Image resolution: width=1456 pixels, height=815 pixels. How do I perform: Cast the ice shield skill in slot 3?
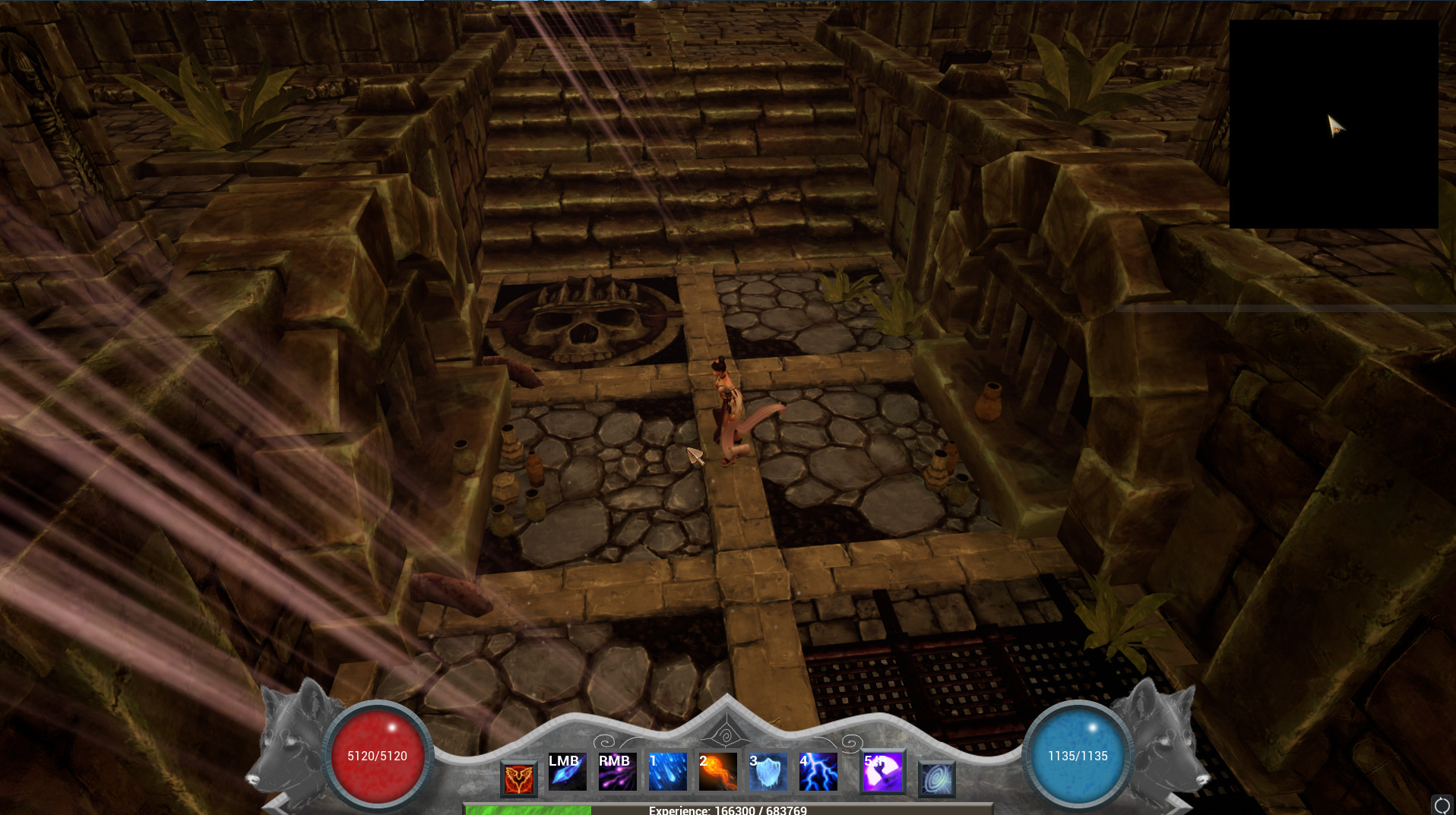(x=768, y=772)
